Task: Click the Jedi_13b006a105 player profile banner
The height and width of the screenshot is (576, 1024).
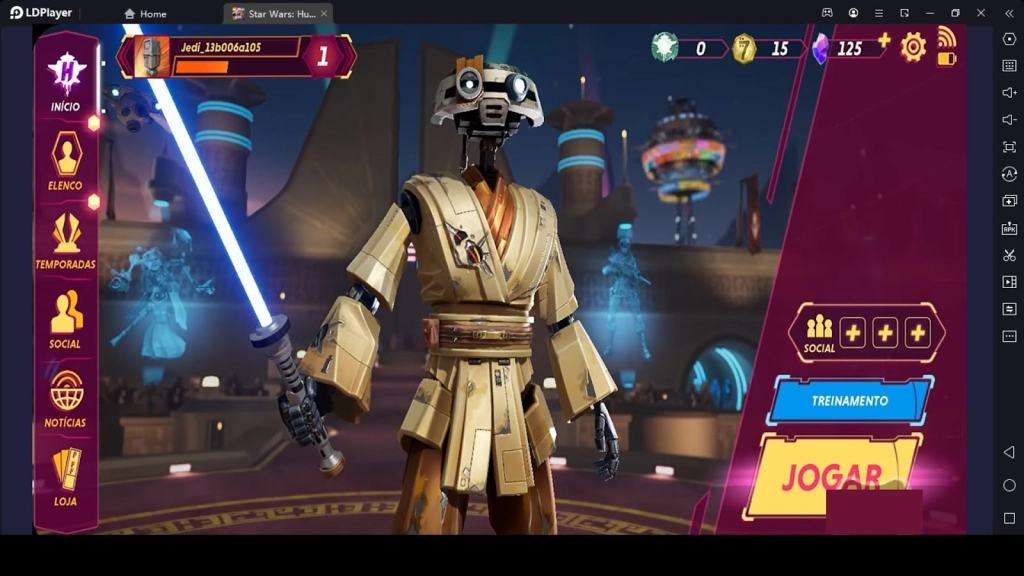Action: click(x=236, y=56)
